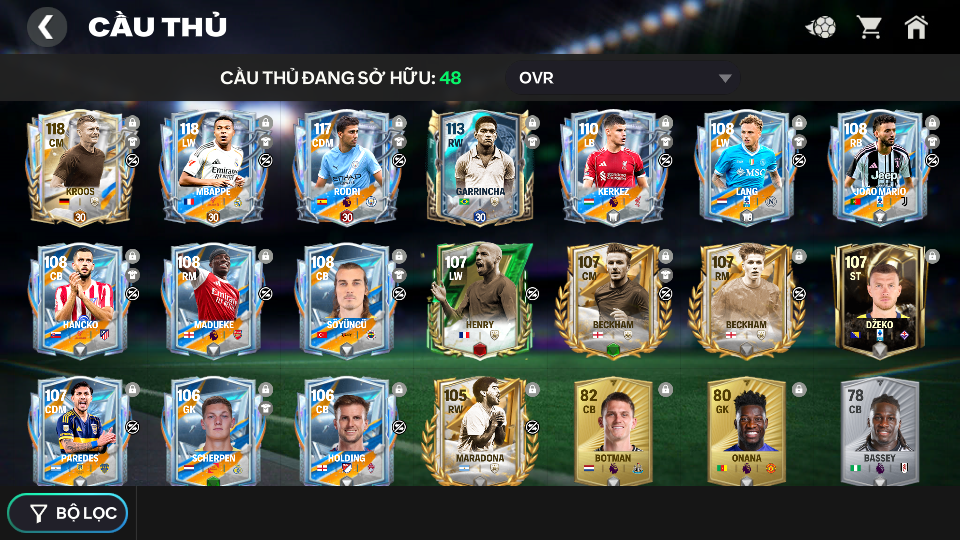Screen dimensions: 960x540
Task: Select the 82 Botman gold card
Action: (610, 431)
